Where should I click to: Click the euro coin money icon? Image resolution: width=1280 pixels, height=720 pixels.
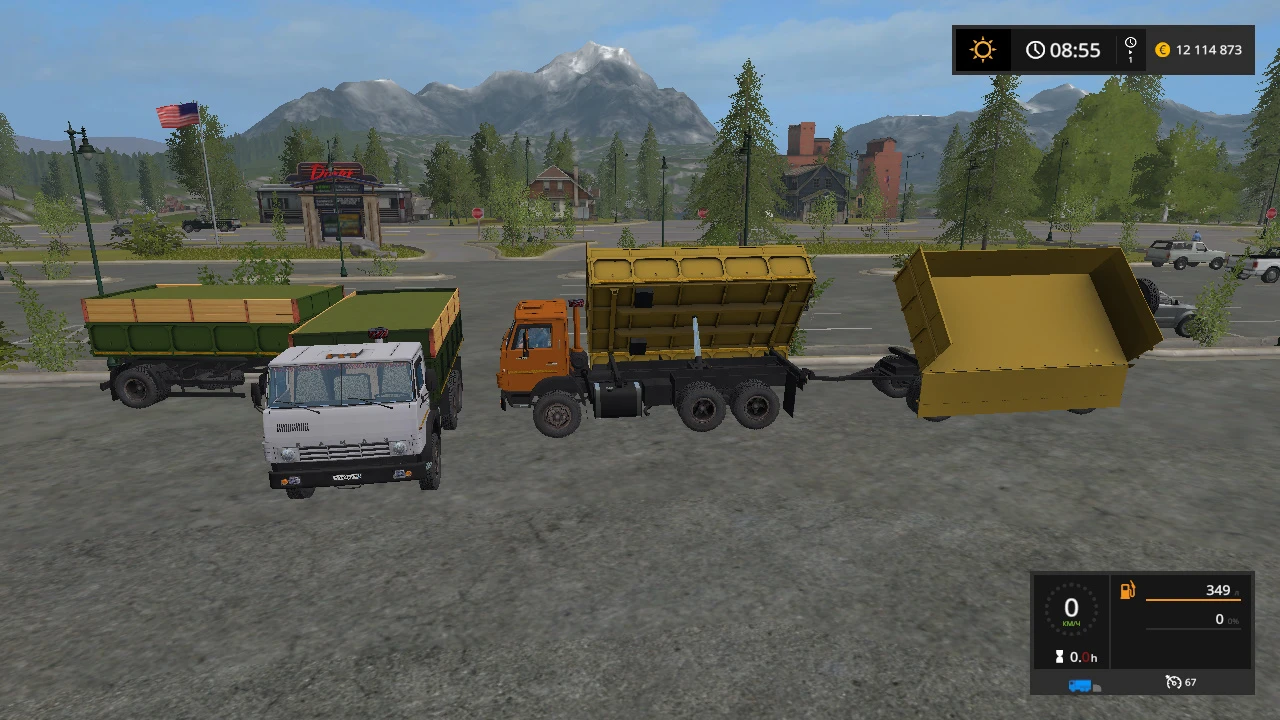coord(1162,49)
